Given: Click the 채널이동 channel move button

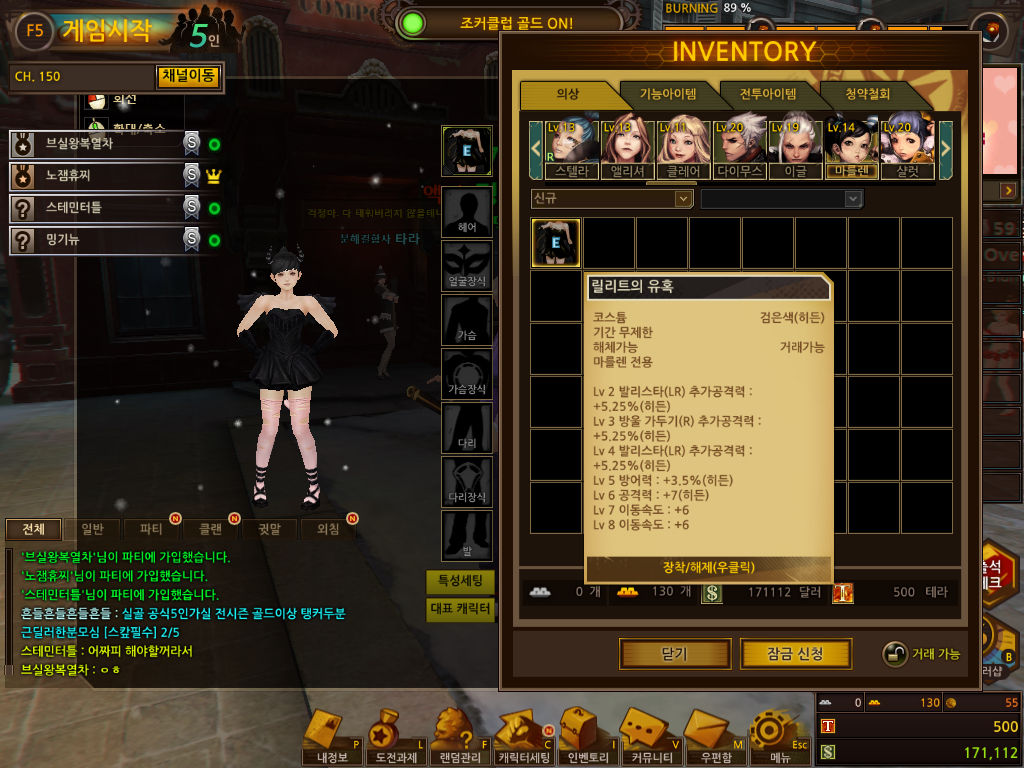Looking at the screenshot, I should coord(188,76).
